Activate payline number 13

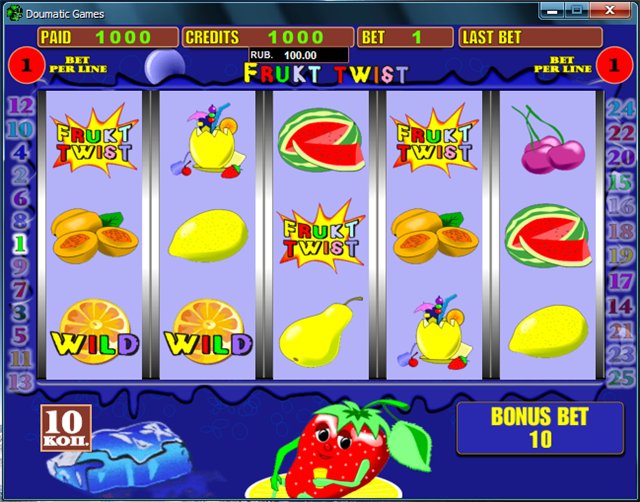tap(20, 380)
